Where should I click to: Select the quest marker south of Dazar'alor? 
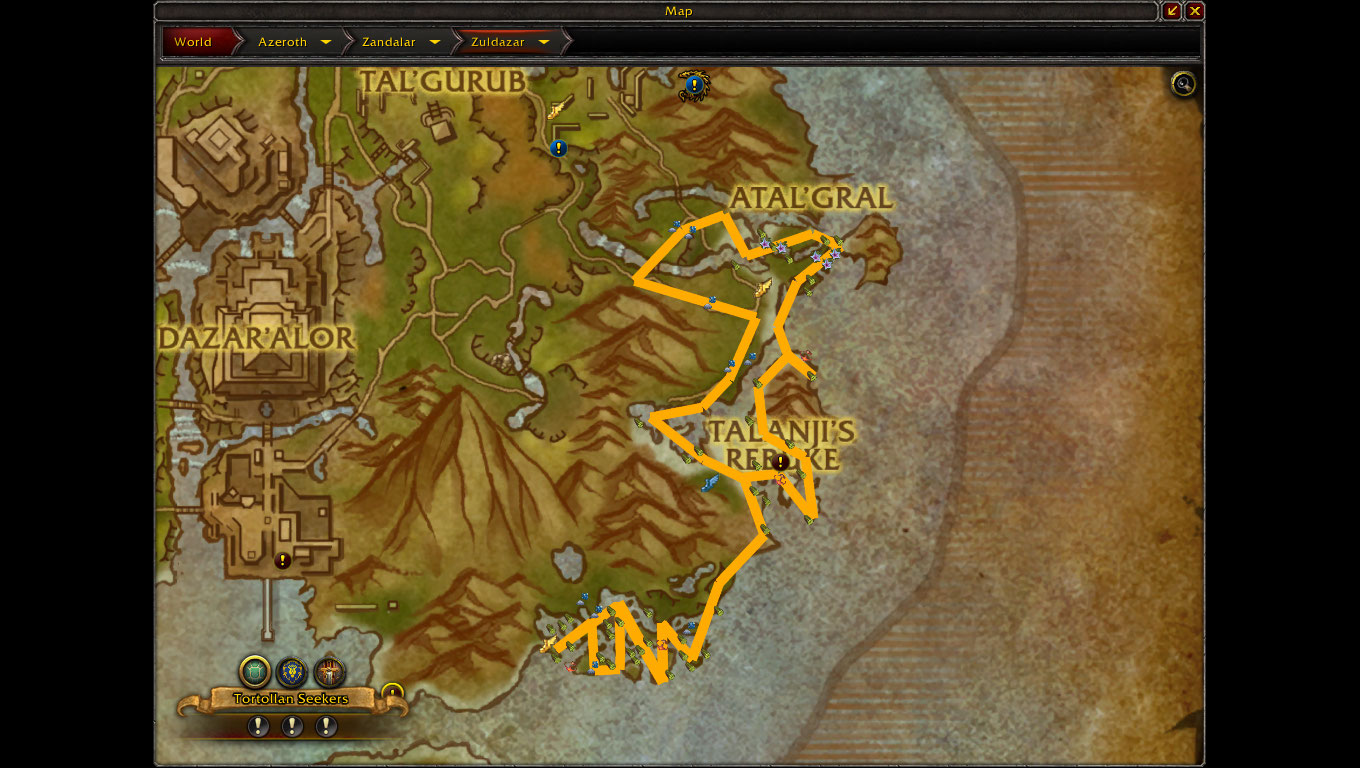point(283,561)
